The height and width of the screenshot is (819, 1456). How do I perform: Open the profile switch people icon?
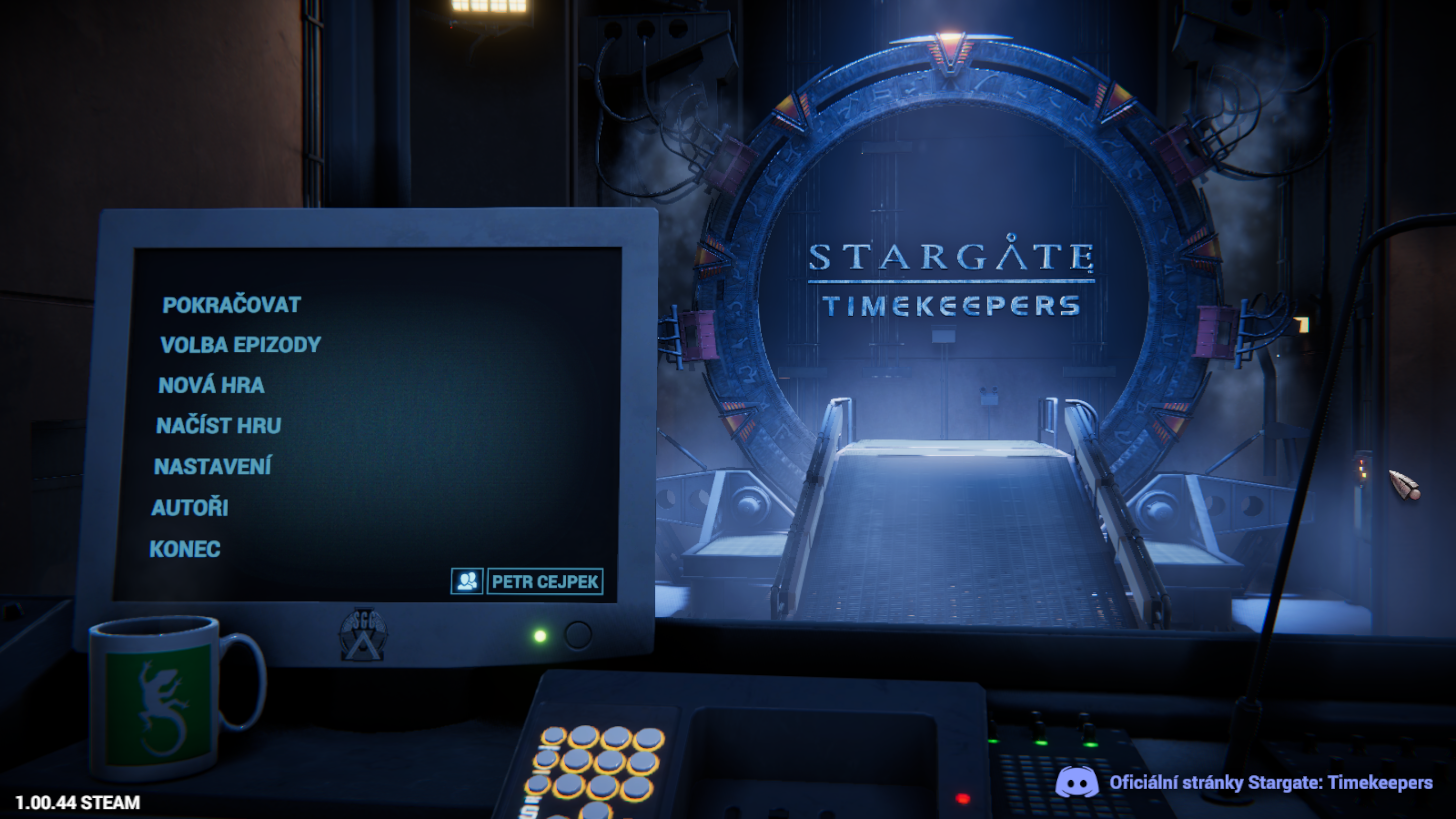coord(467,581)
